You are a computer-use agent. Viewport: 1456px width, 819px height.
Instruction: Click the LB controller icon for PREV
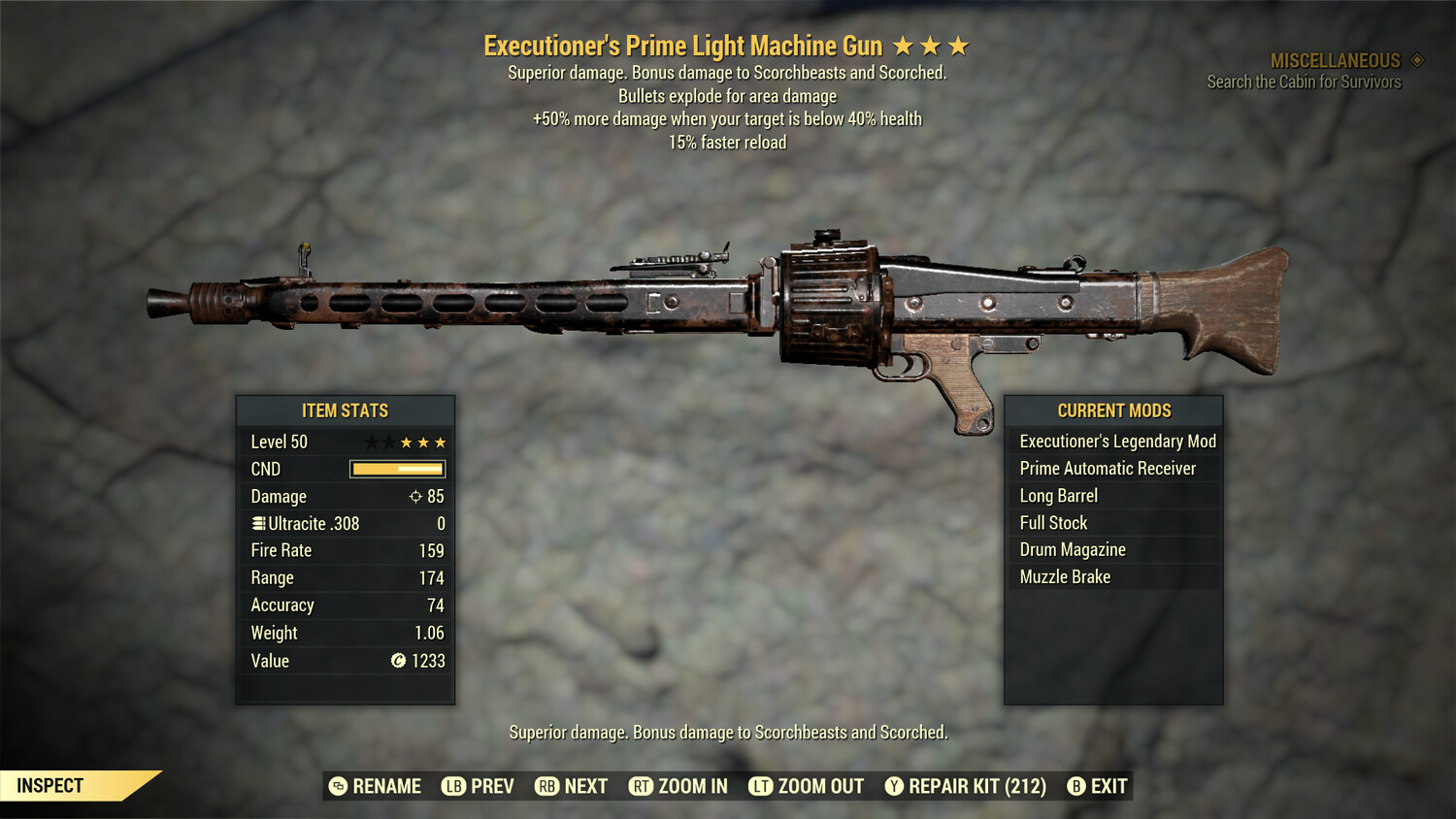click(x=452, y=786)
